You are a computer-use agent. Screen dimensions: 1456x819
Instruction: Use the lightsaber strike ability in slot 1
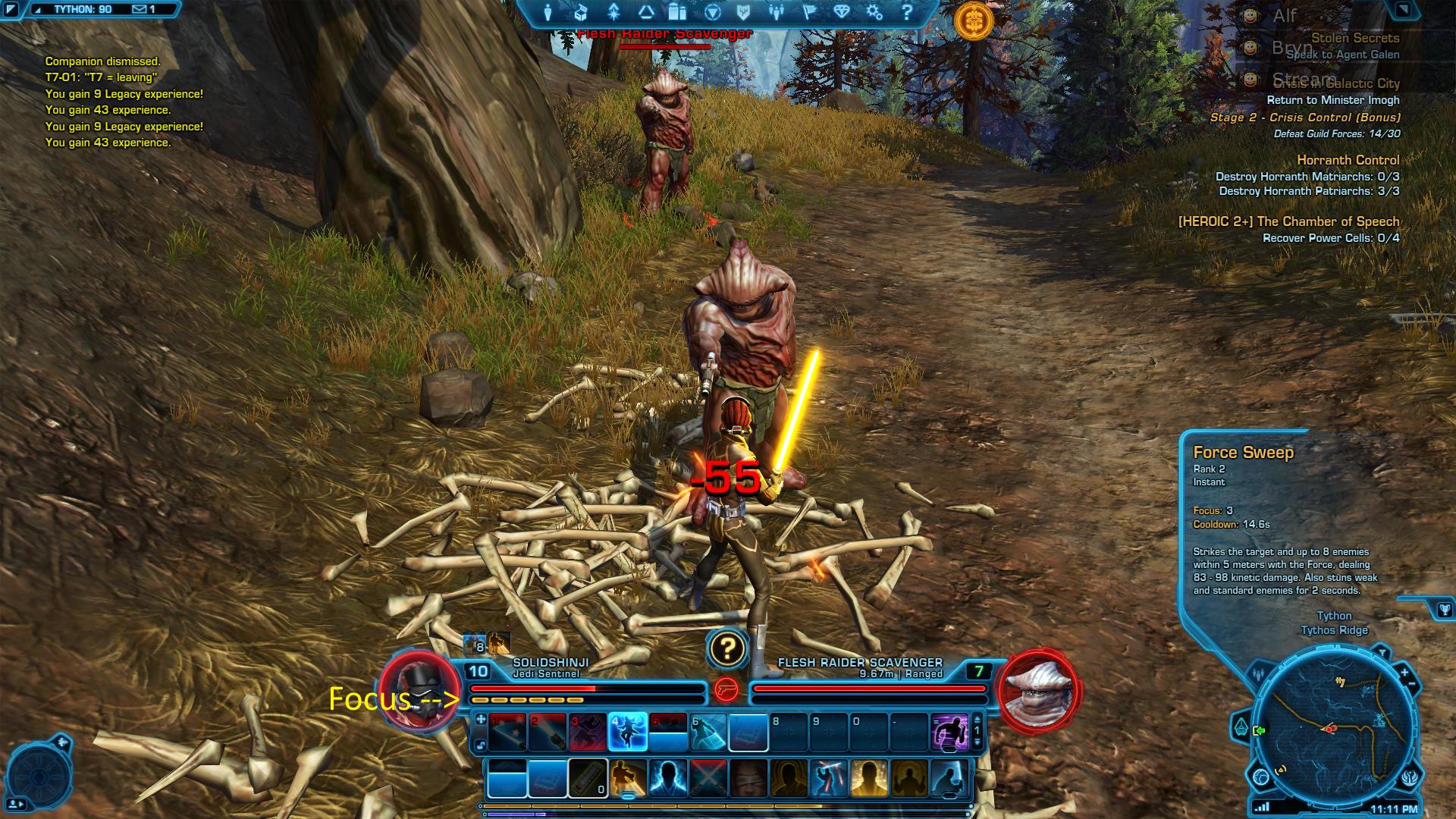[507, 732]
